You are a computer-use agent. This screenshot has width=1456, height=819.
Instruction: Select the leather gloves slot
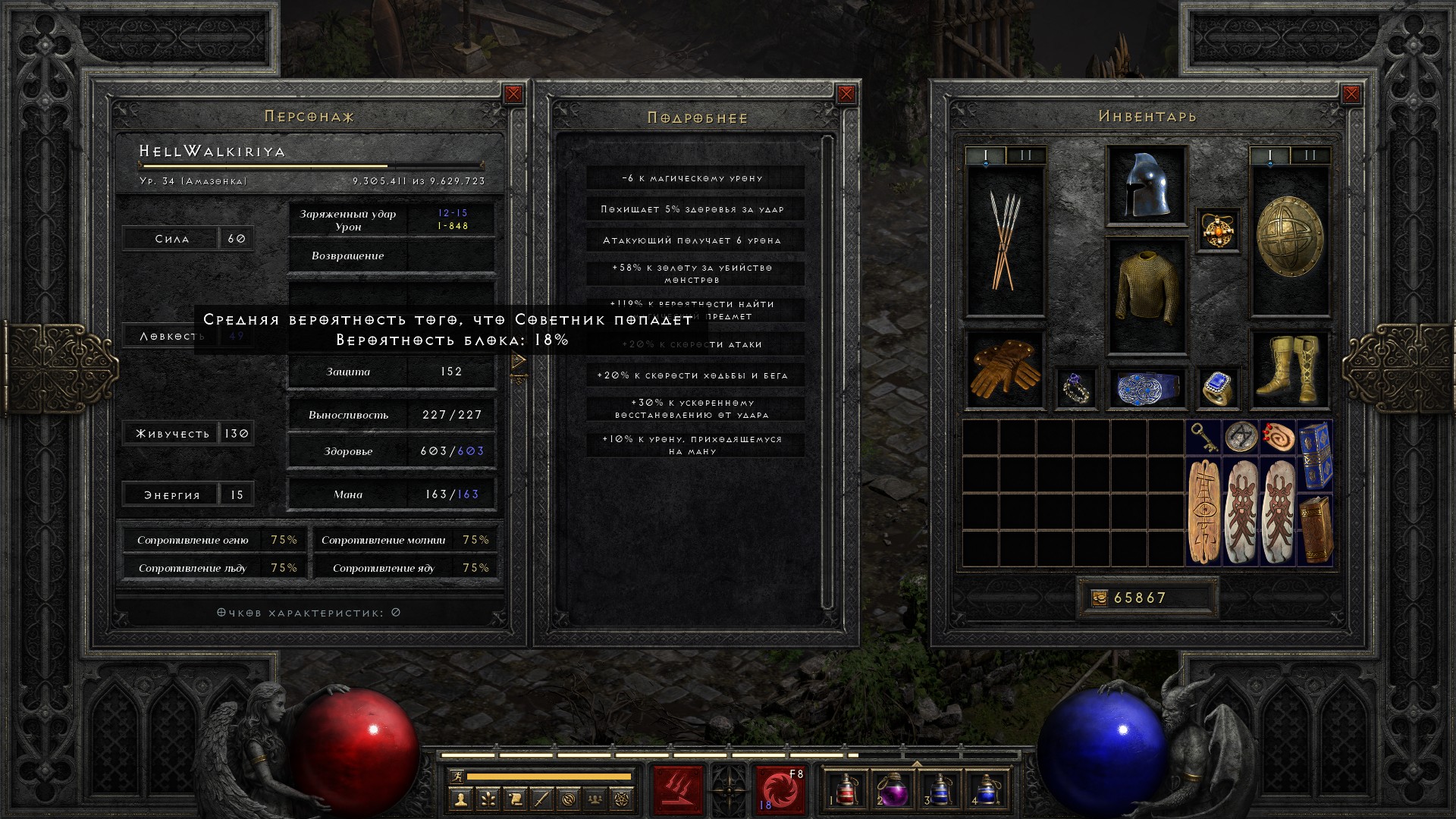pyautogui.click(x=1005, y=369)
